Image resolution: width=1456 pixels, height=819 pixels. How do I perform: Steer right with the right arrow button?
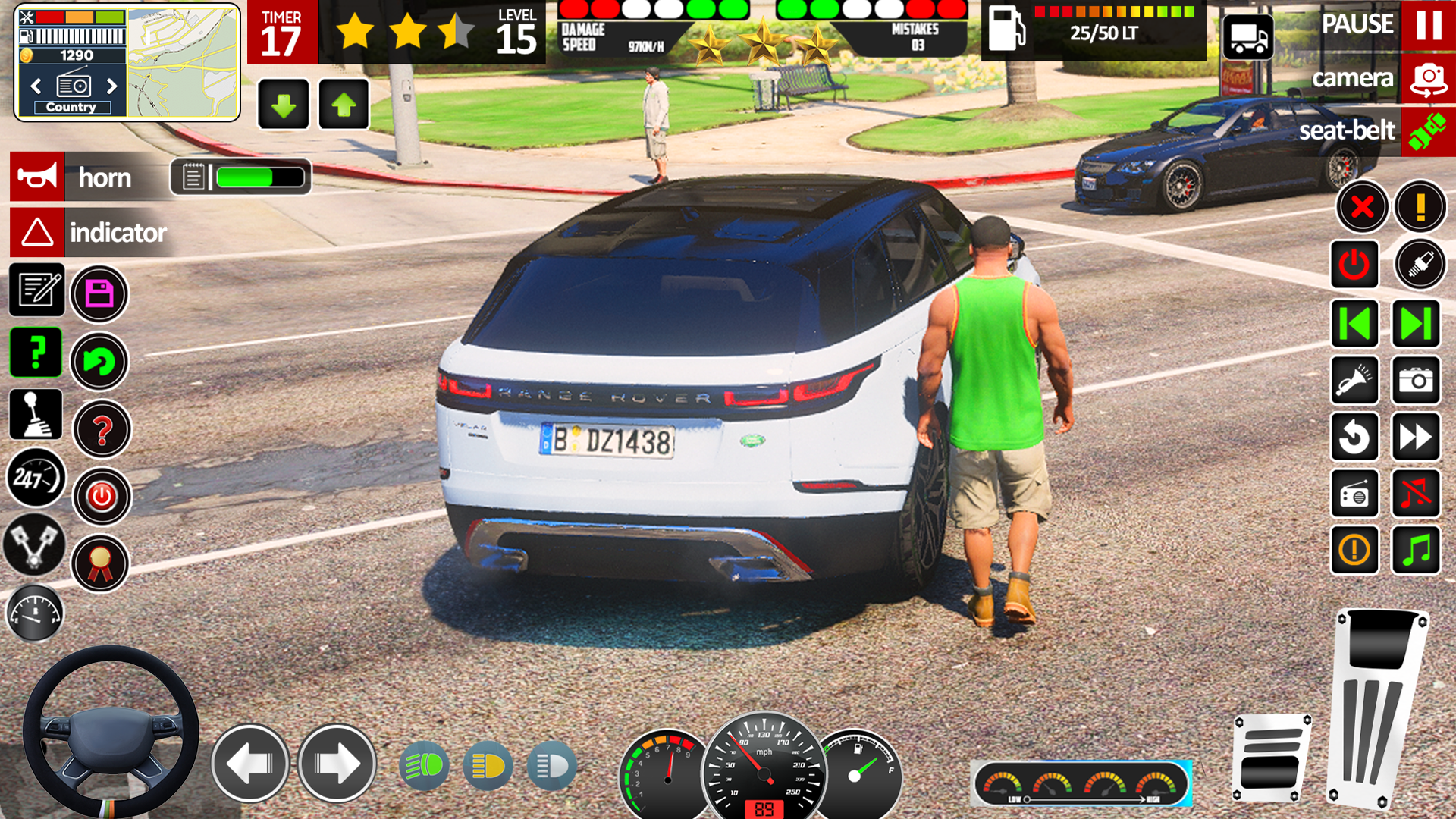337,764
